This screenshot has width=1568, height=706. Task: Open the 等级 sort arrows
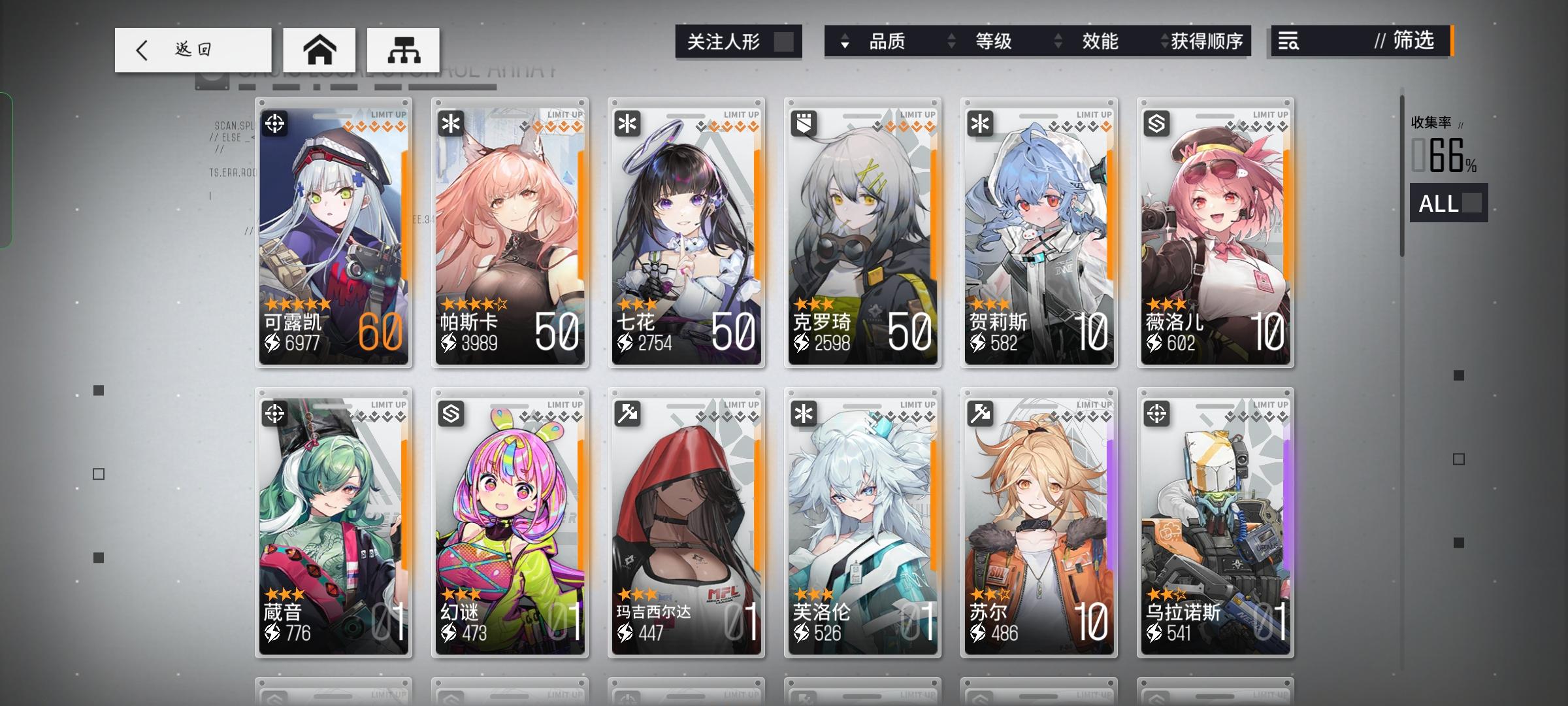951,42
